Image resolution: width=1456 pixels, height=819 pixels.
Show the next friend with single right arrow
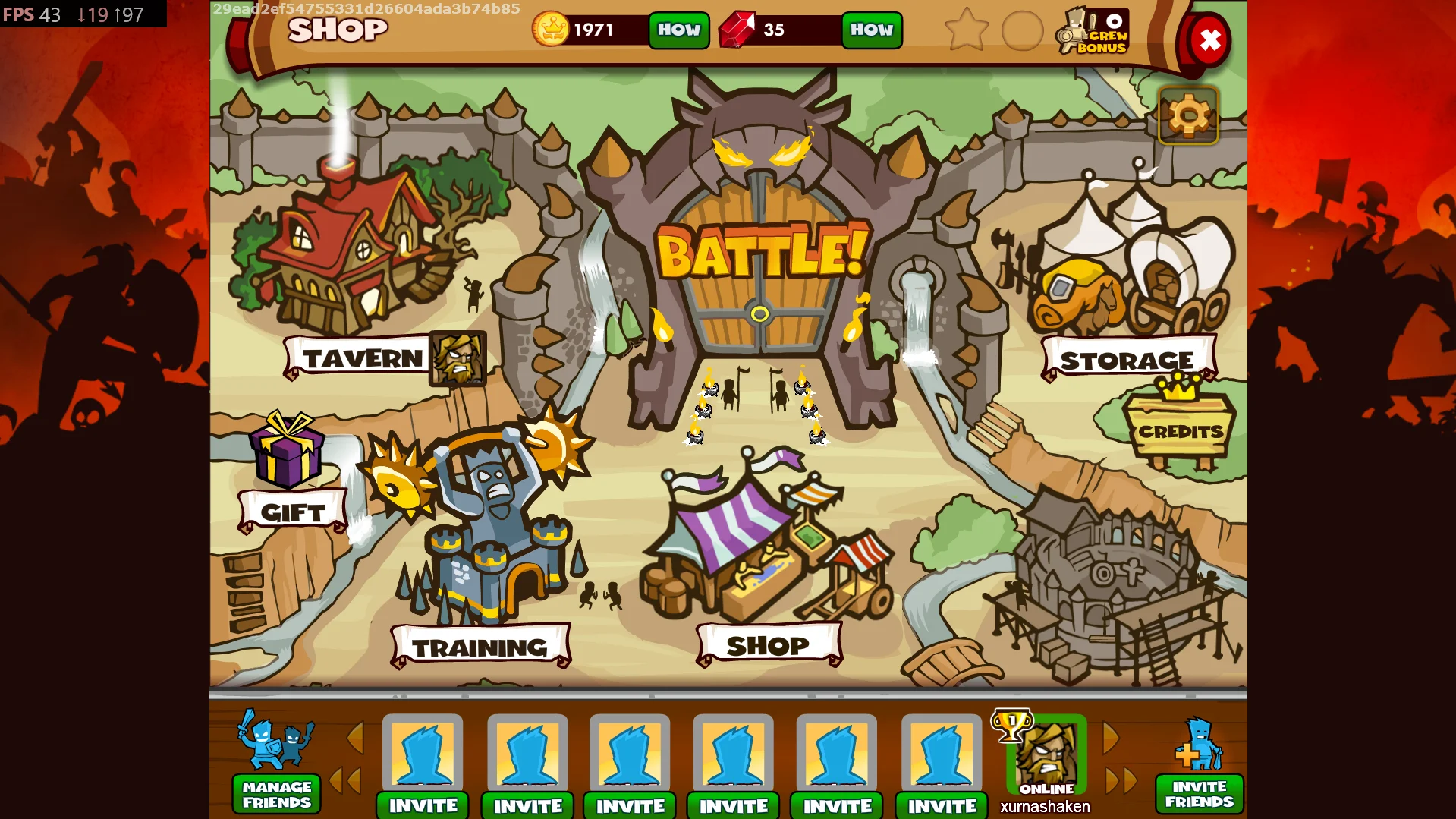(x=1110, y=738)
